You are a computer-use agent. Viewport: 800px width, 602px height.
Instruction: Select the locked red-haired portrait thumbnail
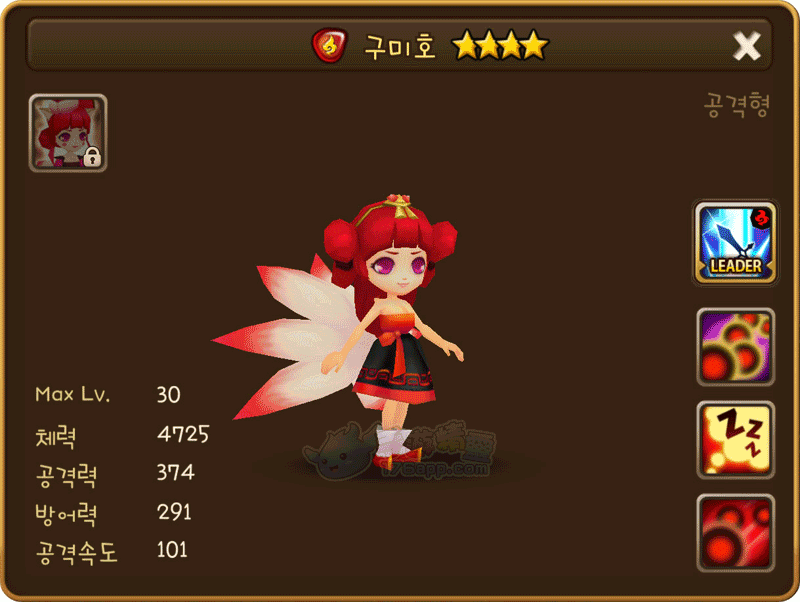(x=68, y=133)
